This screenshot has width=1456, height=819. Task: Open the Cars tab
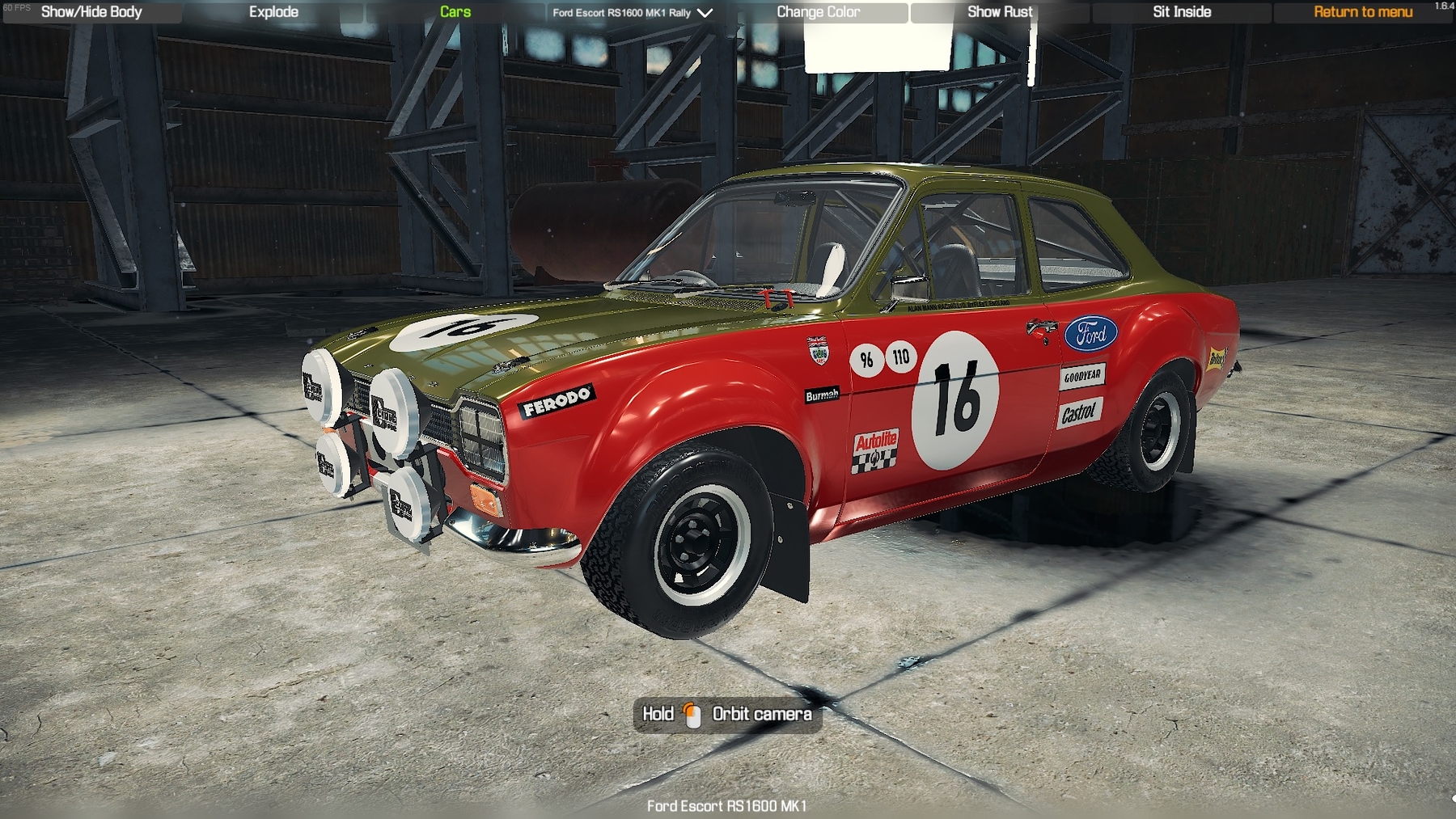(x=455, y=12)
